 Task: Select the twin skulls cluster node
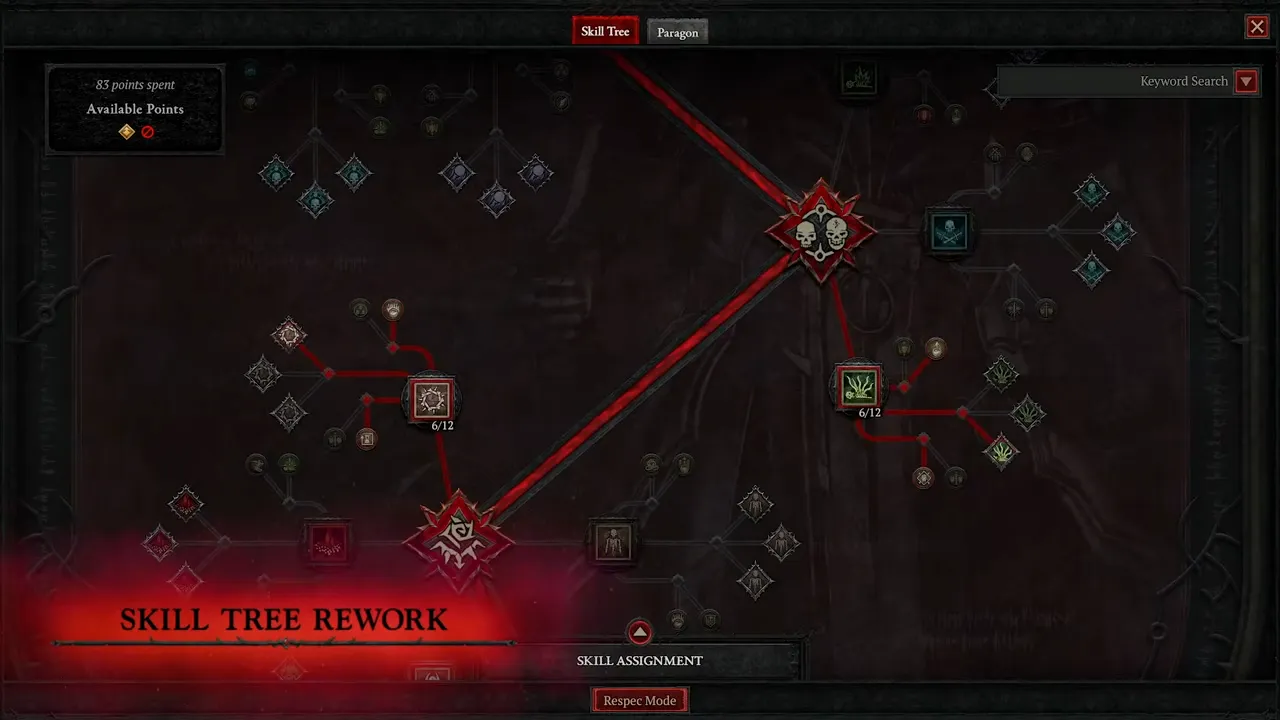821,232
